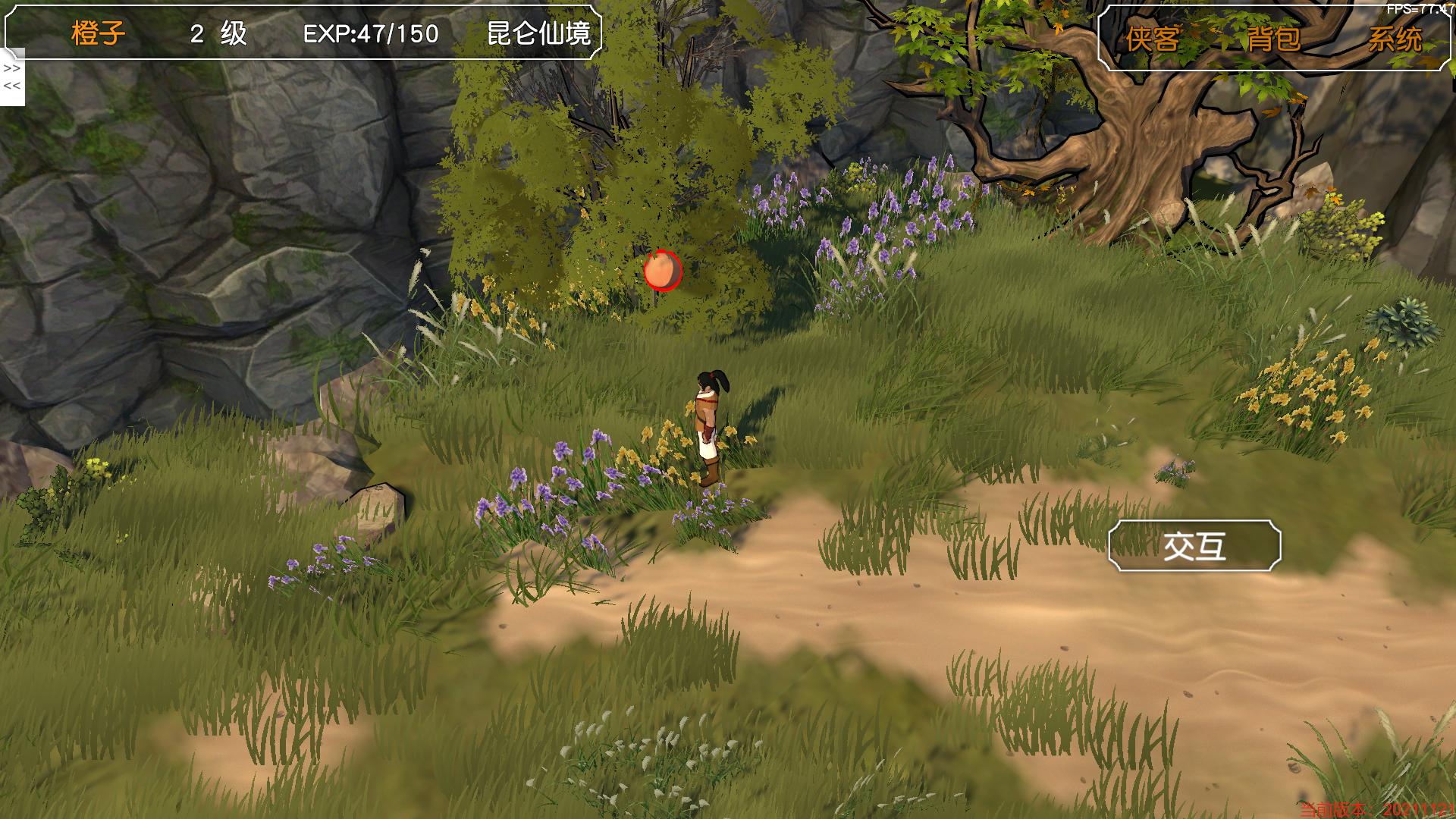Open the 背包 backpack inventory

tap(1273, 39)
